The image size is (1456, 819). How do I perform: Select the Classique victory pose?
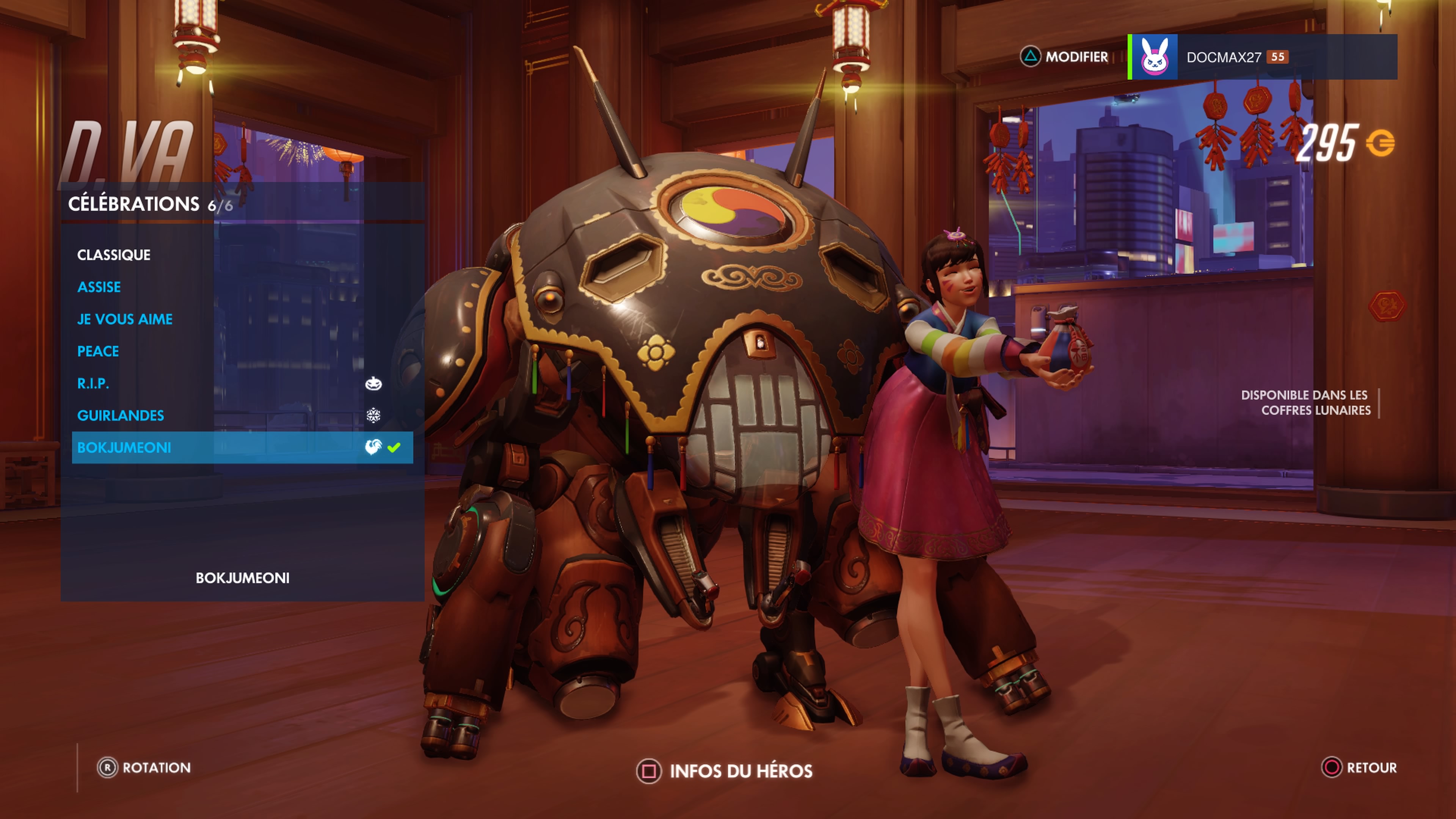(114, 255)
